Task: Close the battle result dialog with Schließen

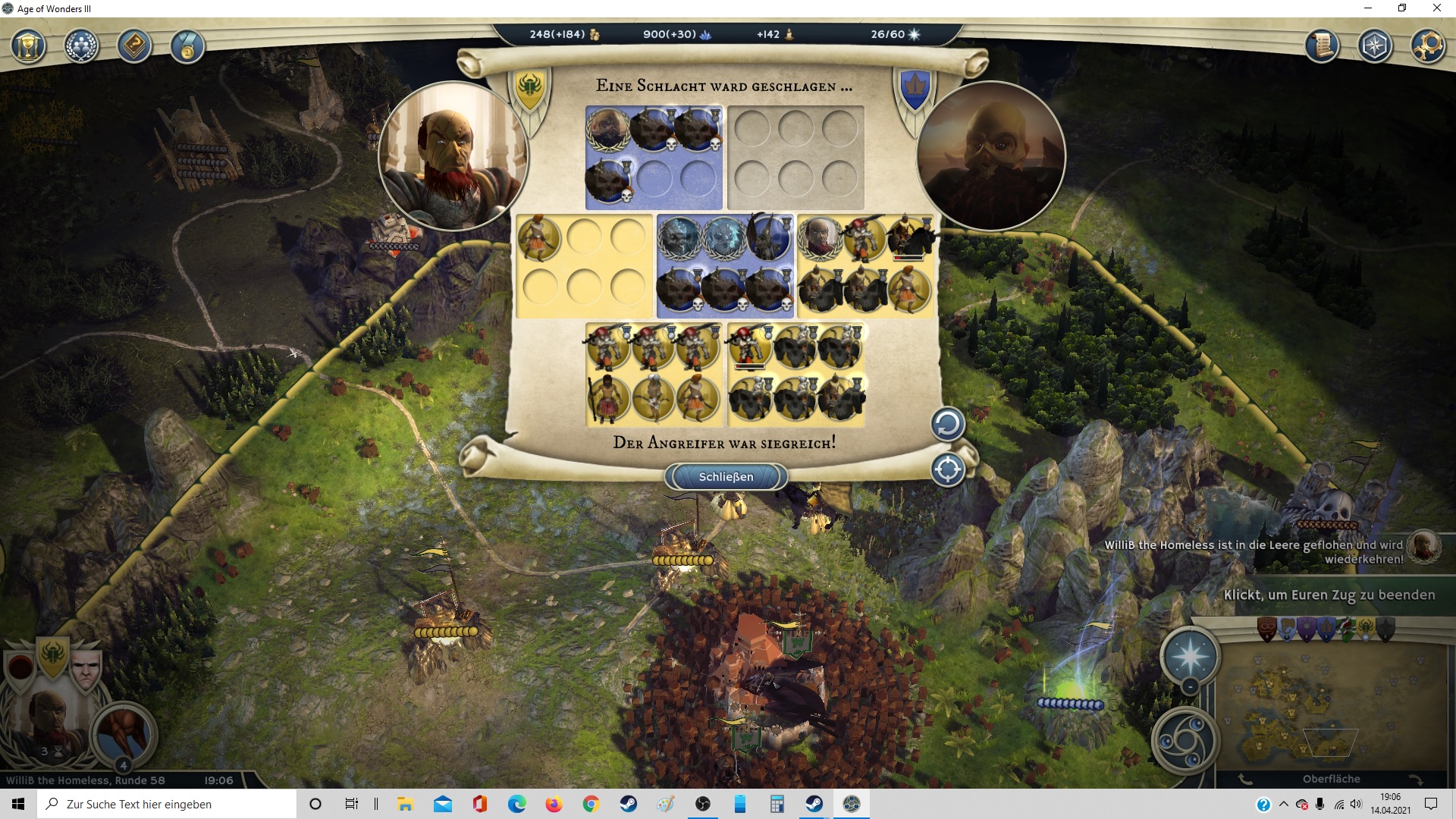Action: (726, 476)
